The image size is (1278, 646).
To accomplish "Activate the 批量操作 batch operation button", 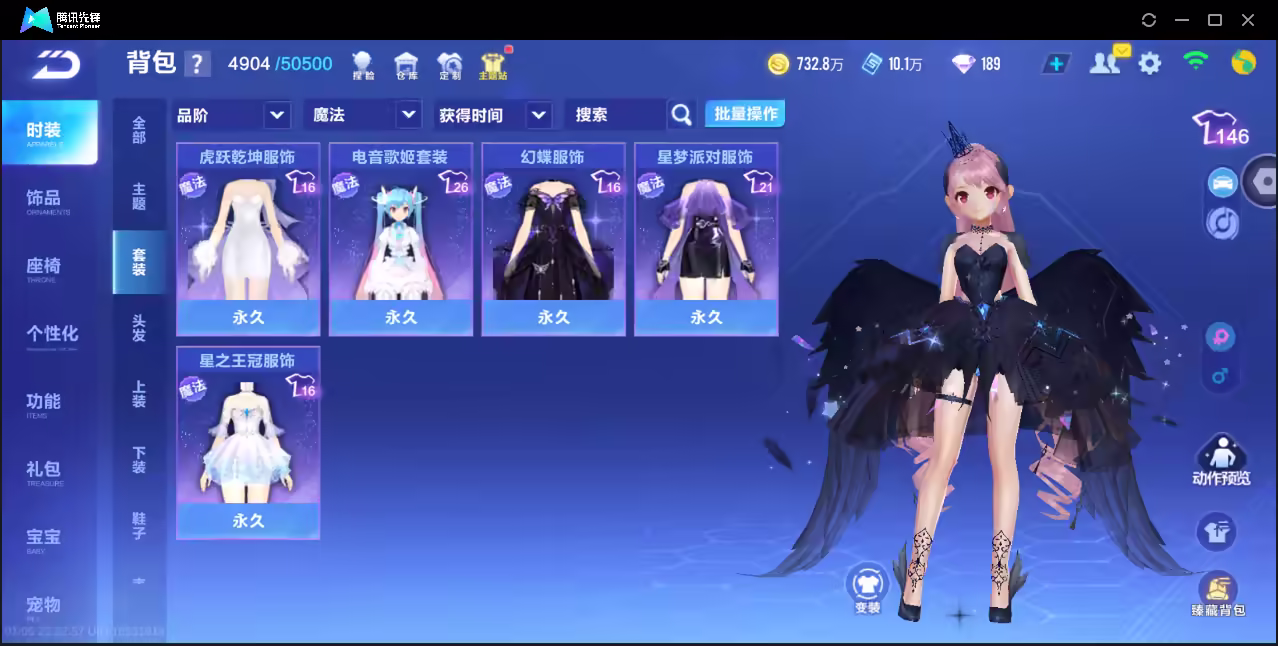I will pos(745,114).
